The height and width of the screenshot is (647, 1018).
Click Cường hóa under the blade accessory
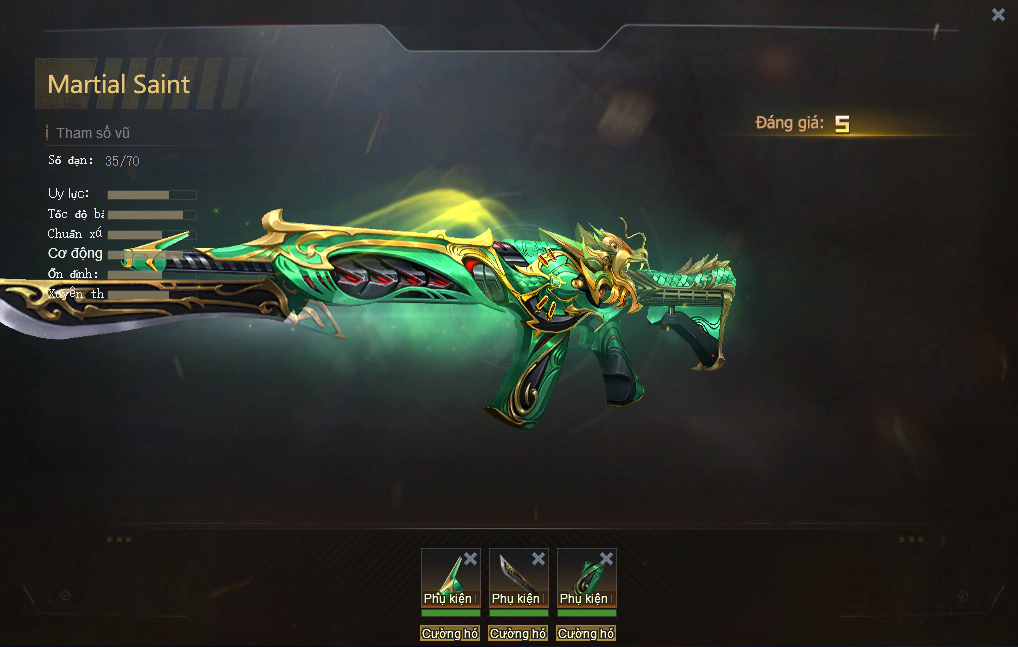click(x=518, y=634)
